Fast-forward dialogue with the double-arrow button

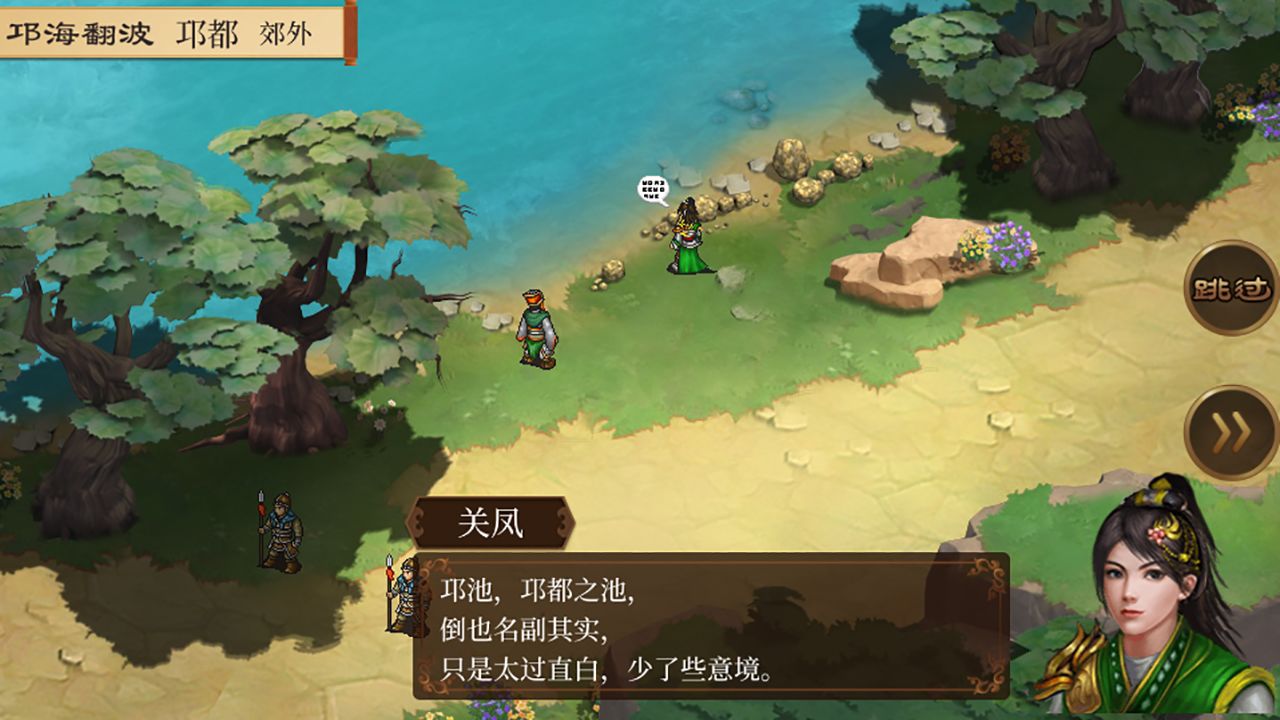tap(1231, 433)
